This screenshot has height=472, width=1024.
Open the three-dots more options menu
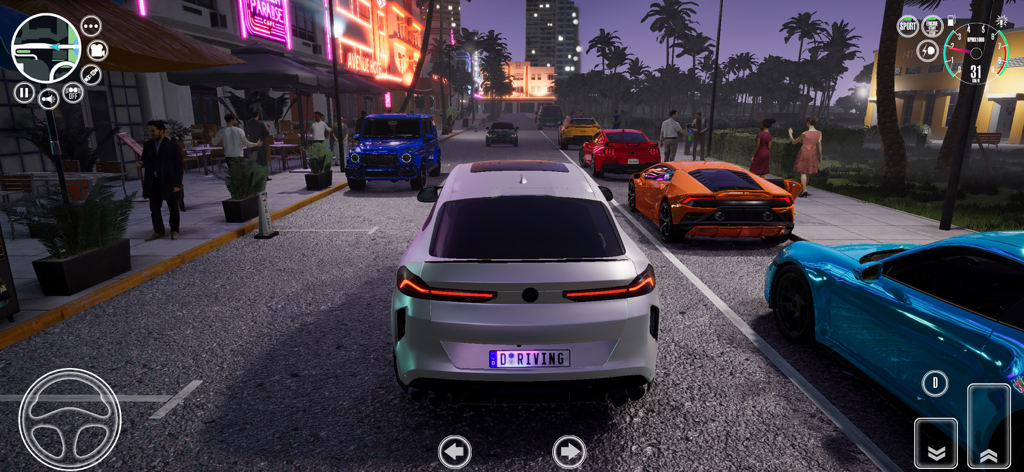91,26
